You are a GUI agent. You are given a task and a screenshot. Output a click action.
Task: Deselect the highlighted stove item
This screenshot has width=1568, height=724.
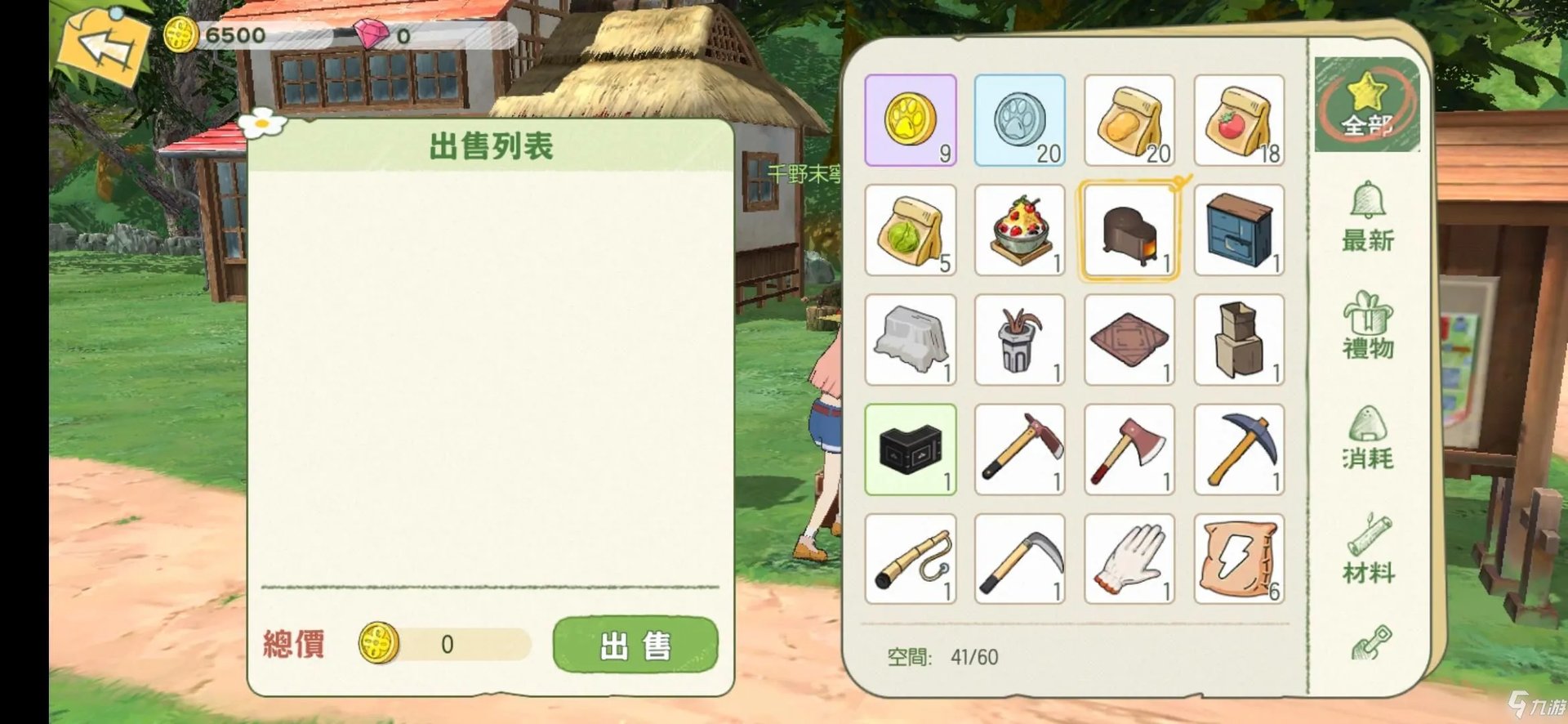[x=1129, y=230]
